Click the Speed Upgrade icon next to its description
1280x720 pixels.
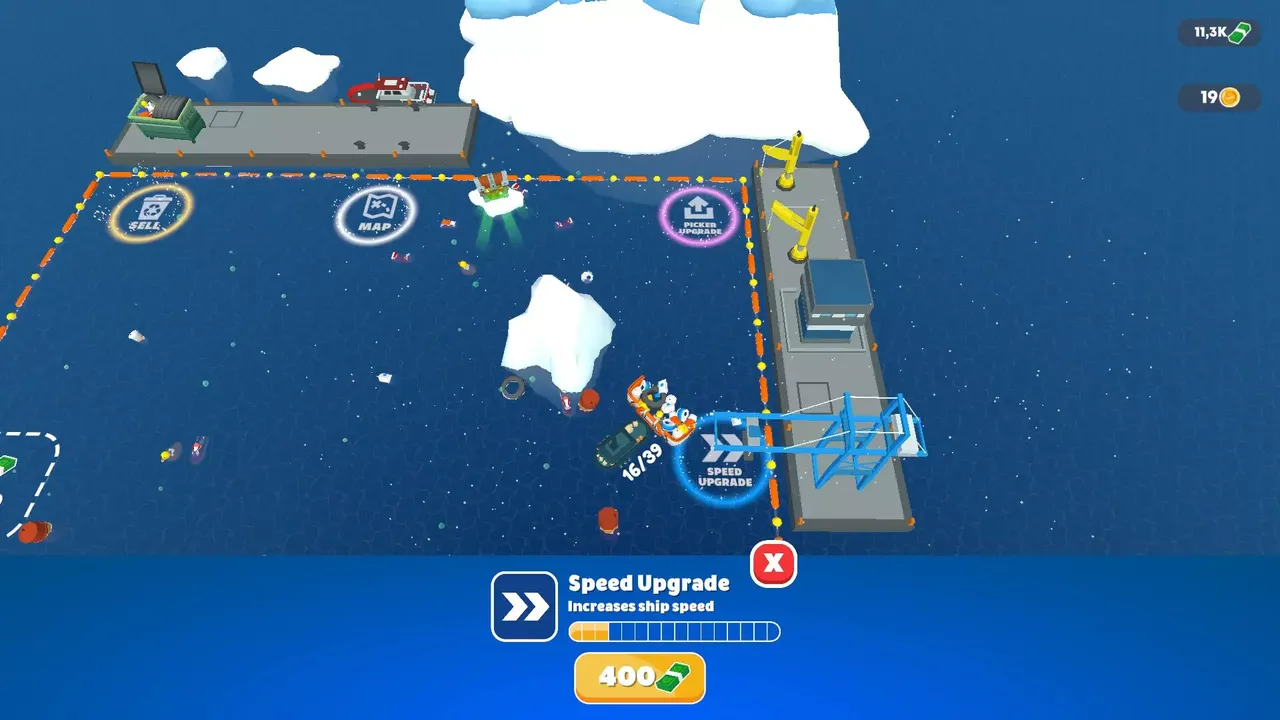click(523, 604)
